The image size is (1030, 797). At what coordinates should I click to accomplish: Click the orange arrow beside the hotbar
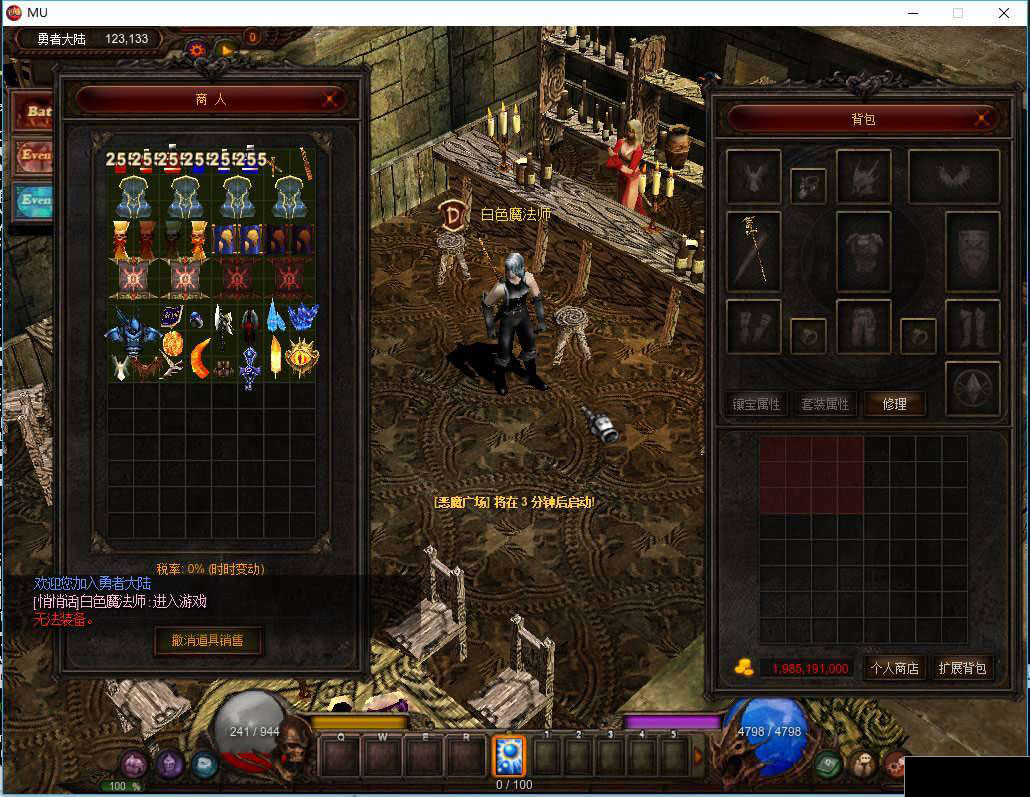(698, 756)
